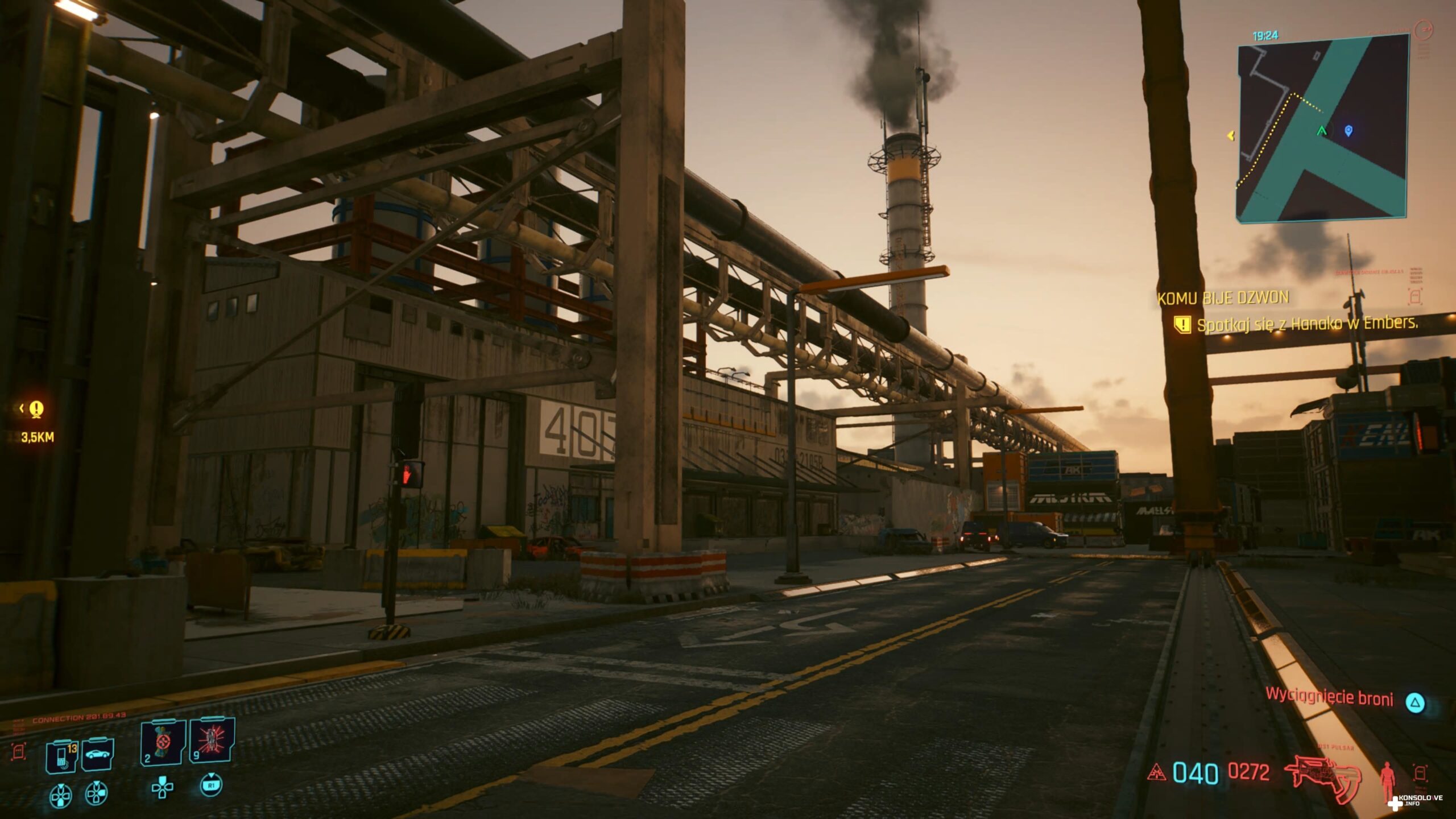Viewport: 1456px width, 819px height.
Task: Click the yellow quest waypoint marker showing 3,5KM
Action: [37, 409]
